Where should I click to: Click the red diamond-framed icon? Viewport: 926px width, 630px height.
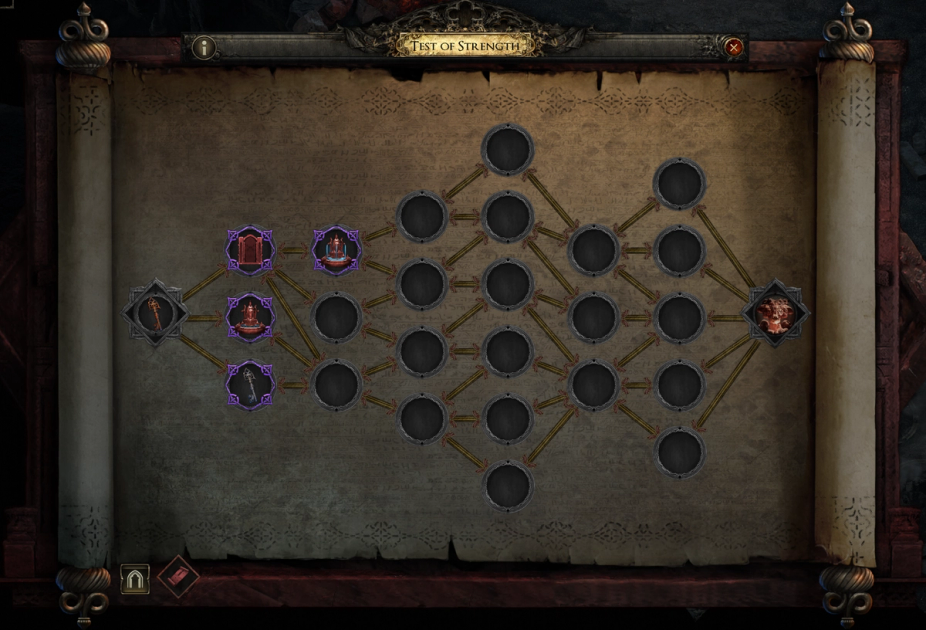(x=178, y=577)
